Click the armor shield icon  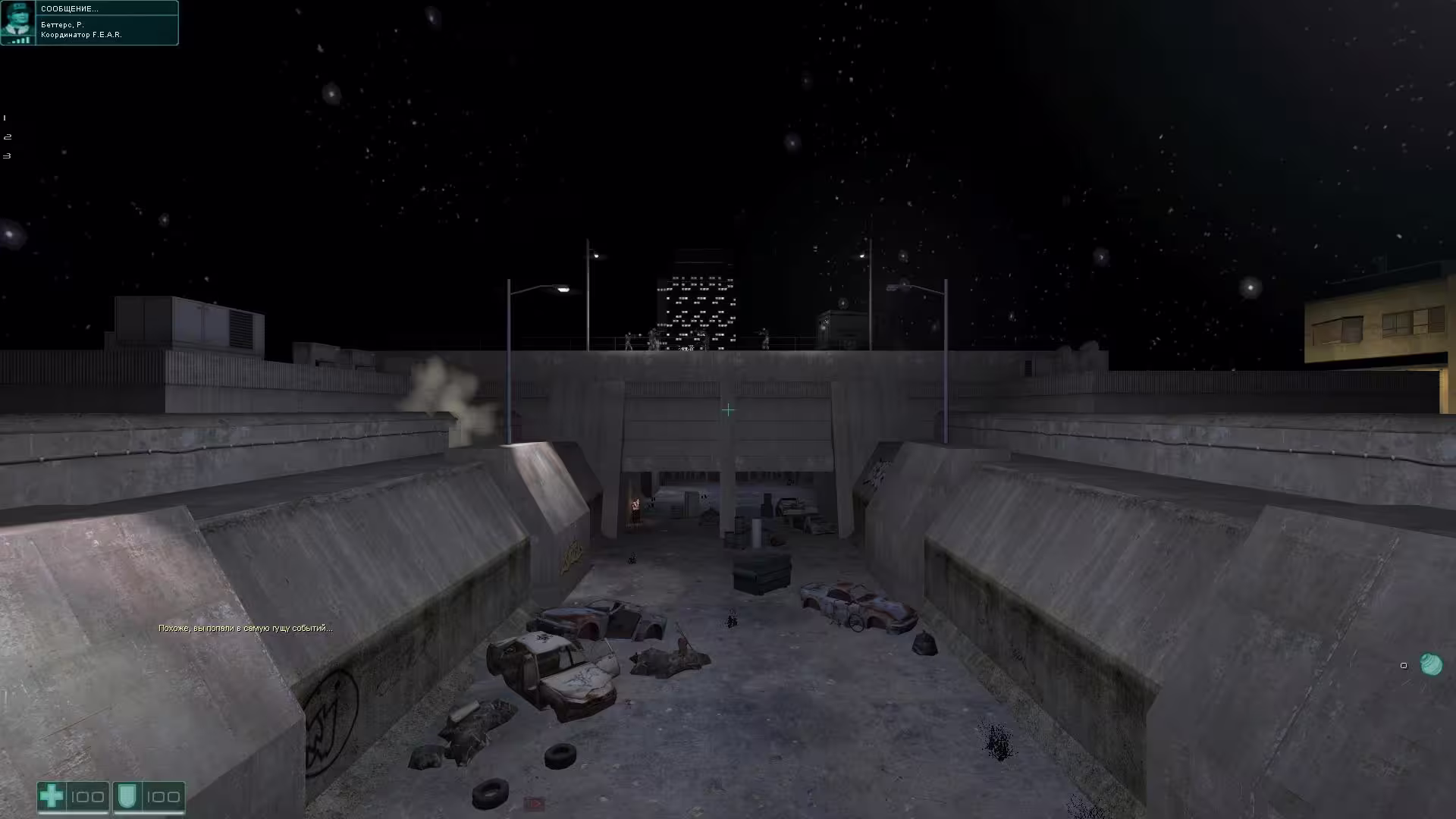[x=126, y=796]
